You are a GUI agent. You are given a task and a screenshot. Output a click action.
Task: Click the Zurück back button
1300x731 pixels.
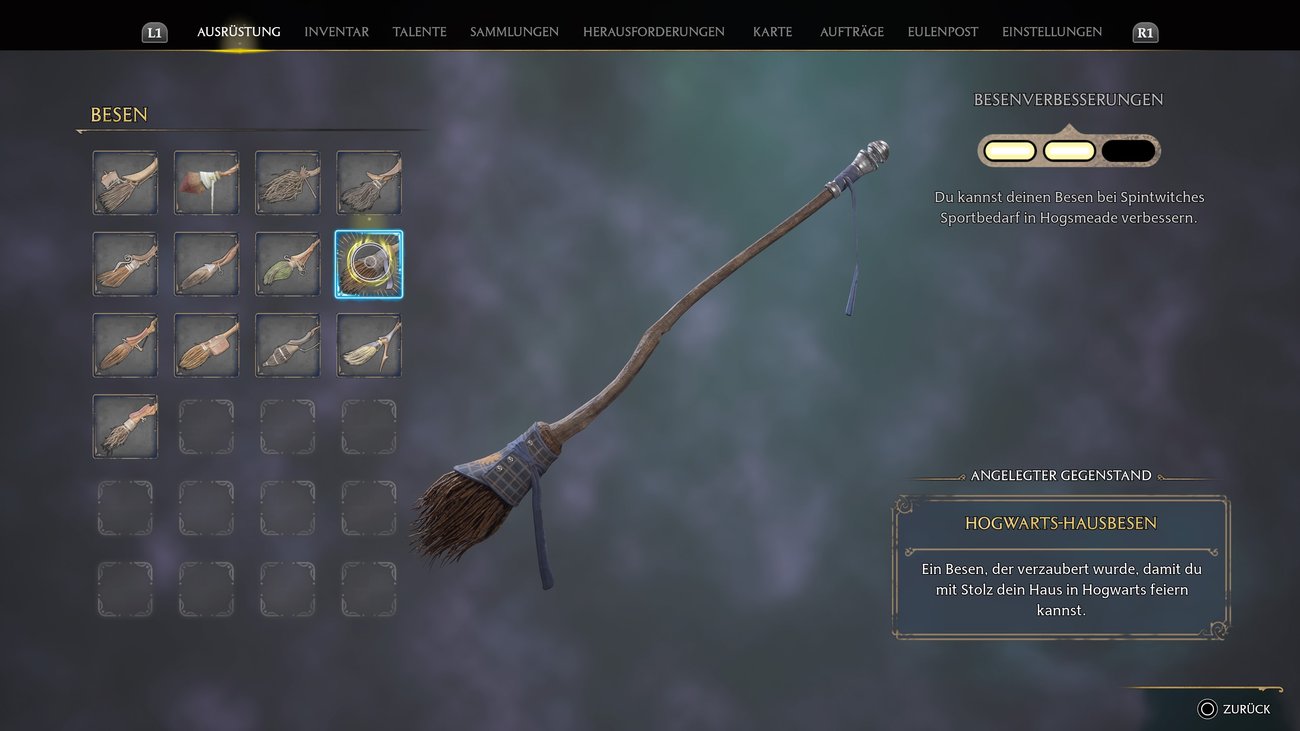(1234, 709)
